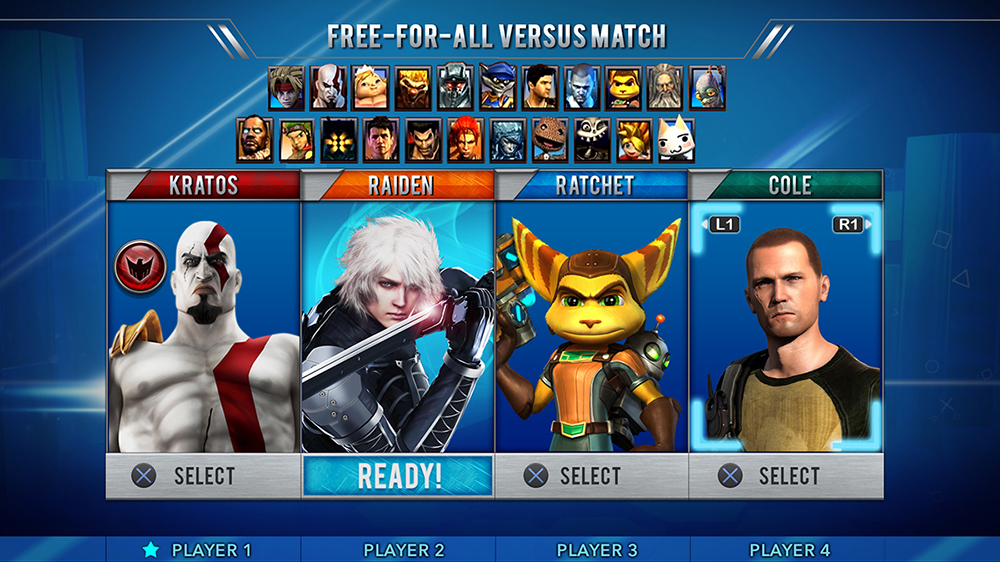1000x562 pixels.
Task: Pick Sweet Tooth's flaming clown portrait
Action: pos(413,88)
